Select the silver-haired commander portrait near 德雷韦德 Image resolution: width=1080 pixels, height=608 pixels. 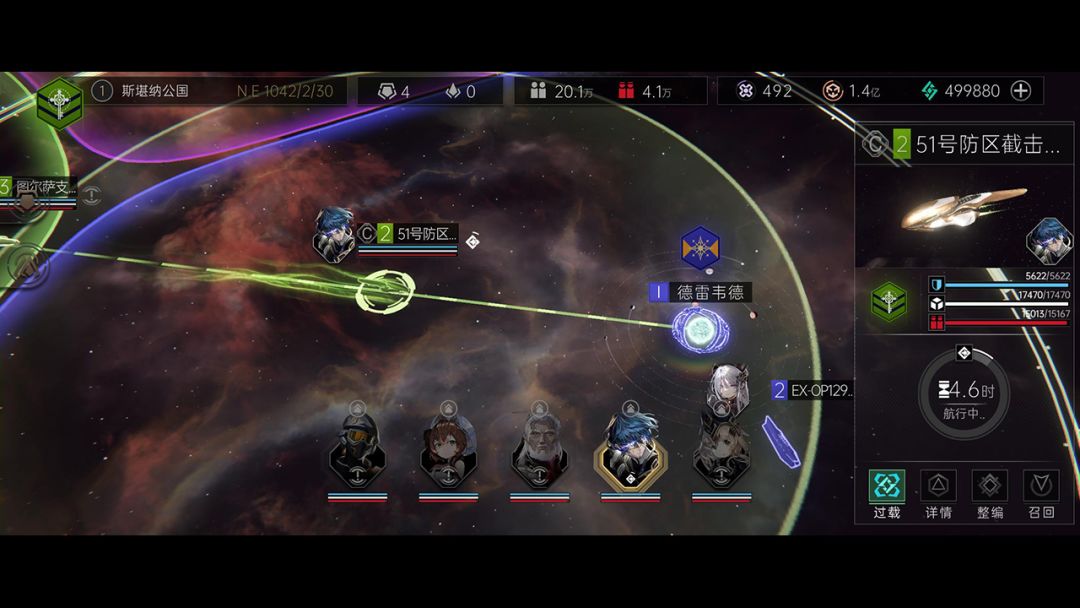coord(727,390)
